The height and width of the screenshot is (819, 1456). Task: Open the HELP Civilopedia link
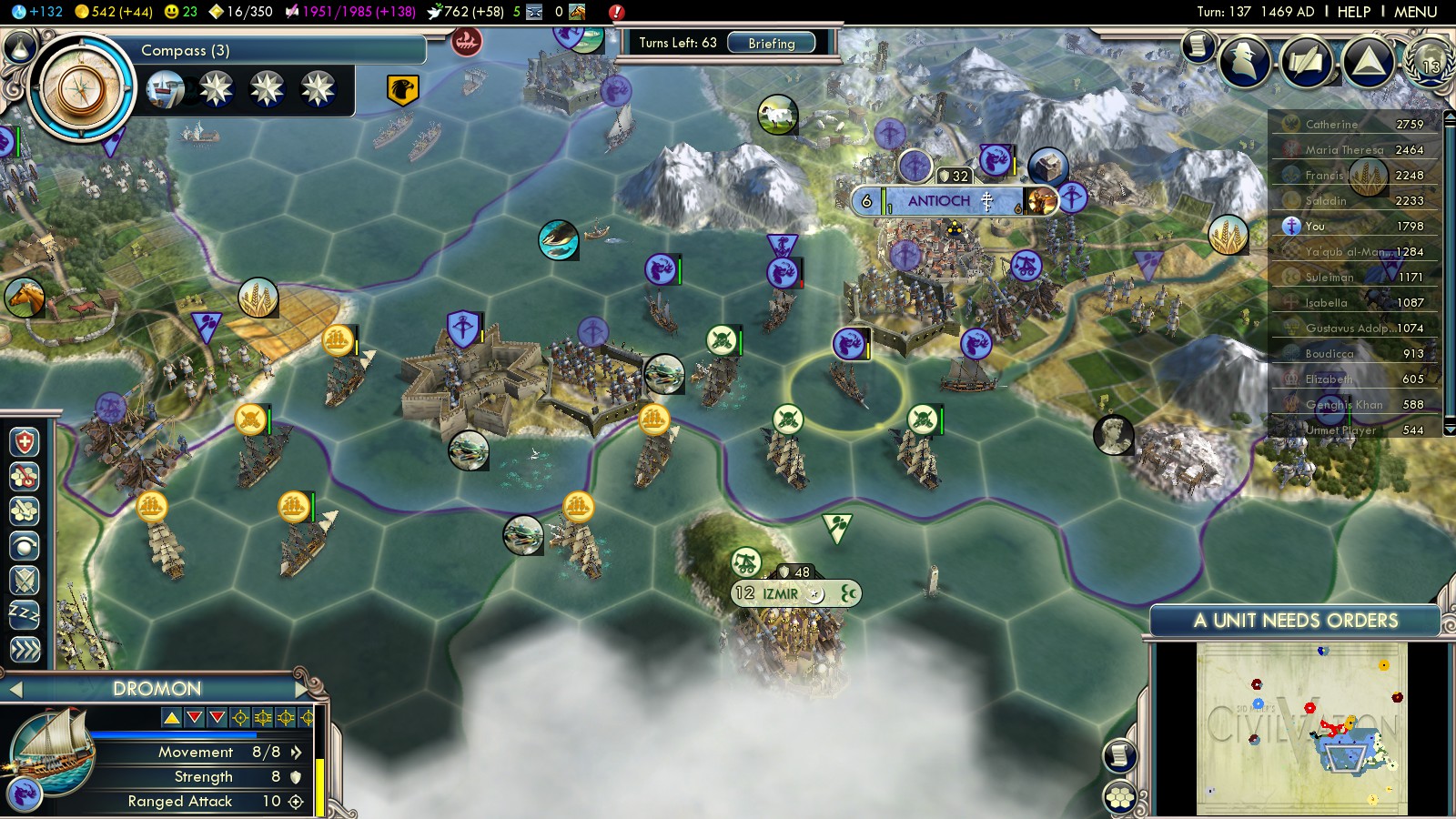pyautogui.click(x=1353, y=12)
